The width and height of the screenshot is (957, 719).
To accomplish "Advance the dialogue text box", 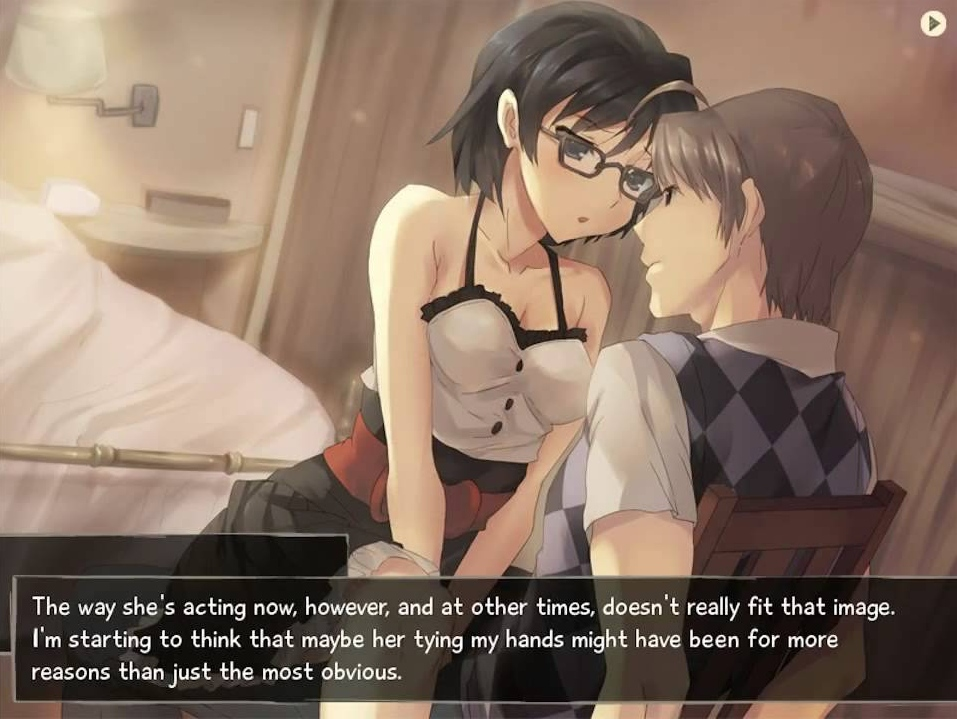I will click(478, 639).
